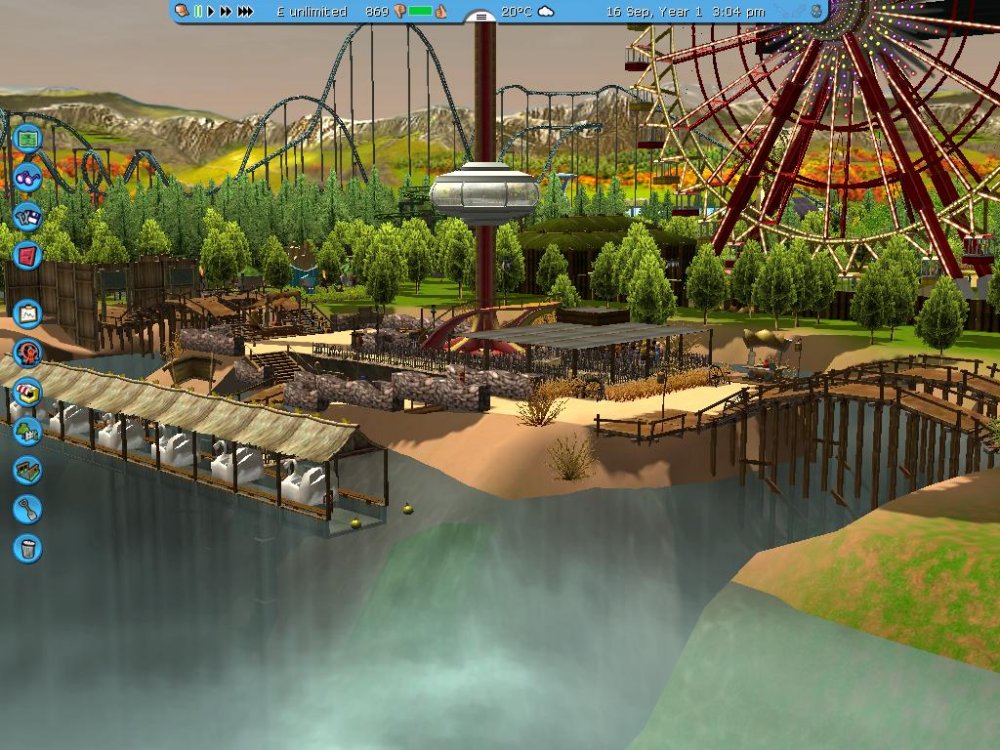Activate the trash can delete tool

27,547
